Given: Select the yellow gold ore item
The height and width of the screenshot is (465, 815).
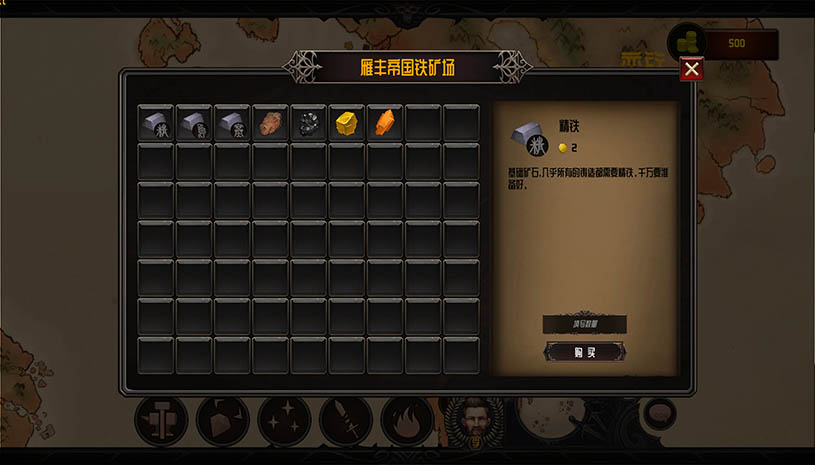Looking at the screenshot, I should pyautogui.click(x=347, y=123).
